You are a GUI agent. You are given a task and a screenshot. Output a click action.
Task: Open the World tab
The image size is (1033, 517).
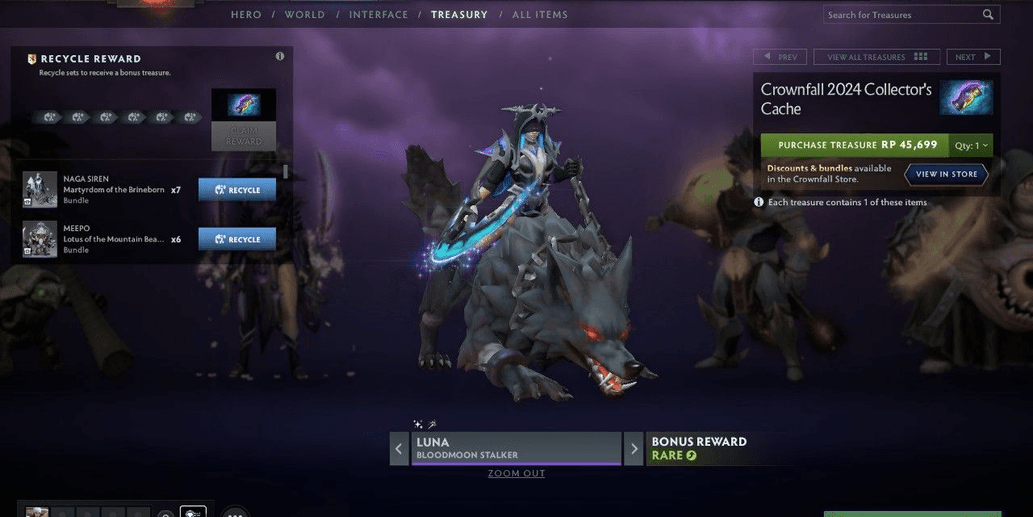pos(305,15)
